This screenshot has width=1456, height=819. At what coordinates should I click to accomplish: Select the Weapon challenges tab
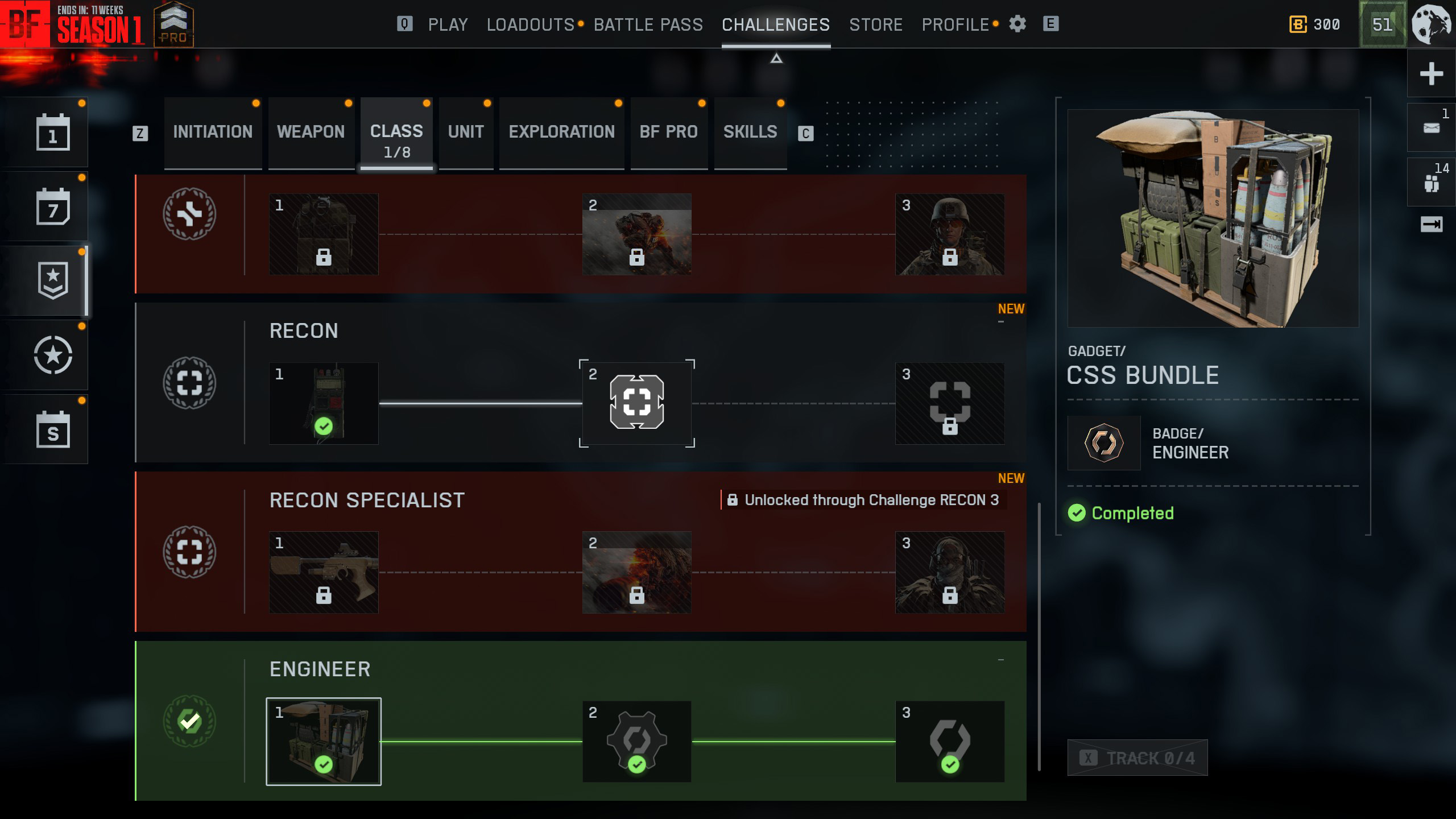point(311,132)
